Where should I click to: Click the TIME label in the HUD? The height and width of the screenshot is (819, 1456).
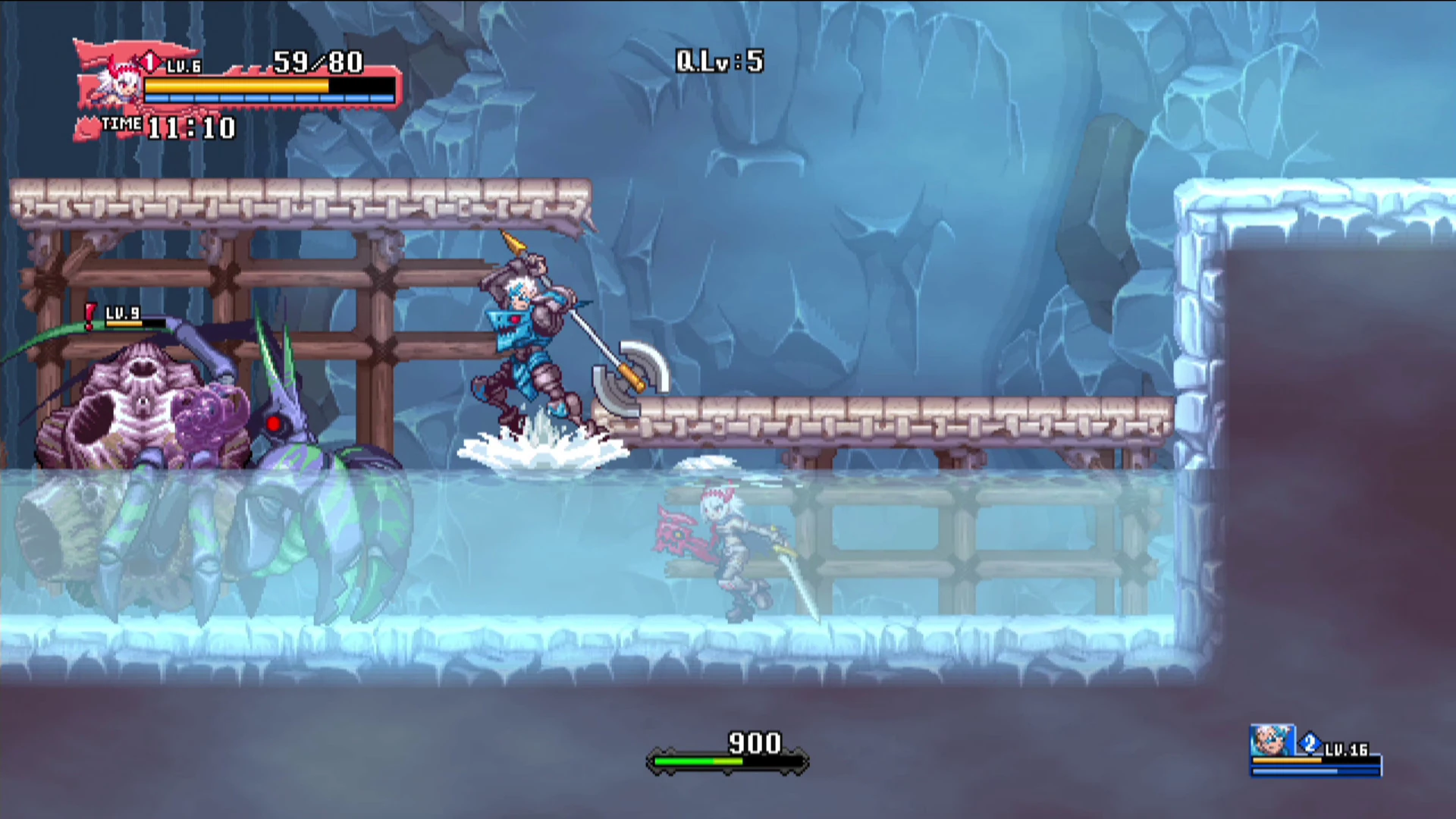click(121, 124)
